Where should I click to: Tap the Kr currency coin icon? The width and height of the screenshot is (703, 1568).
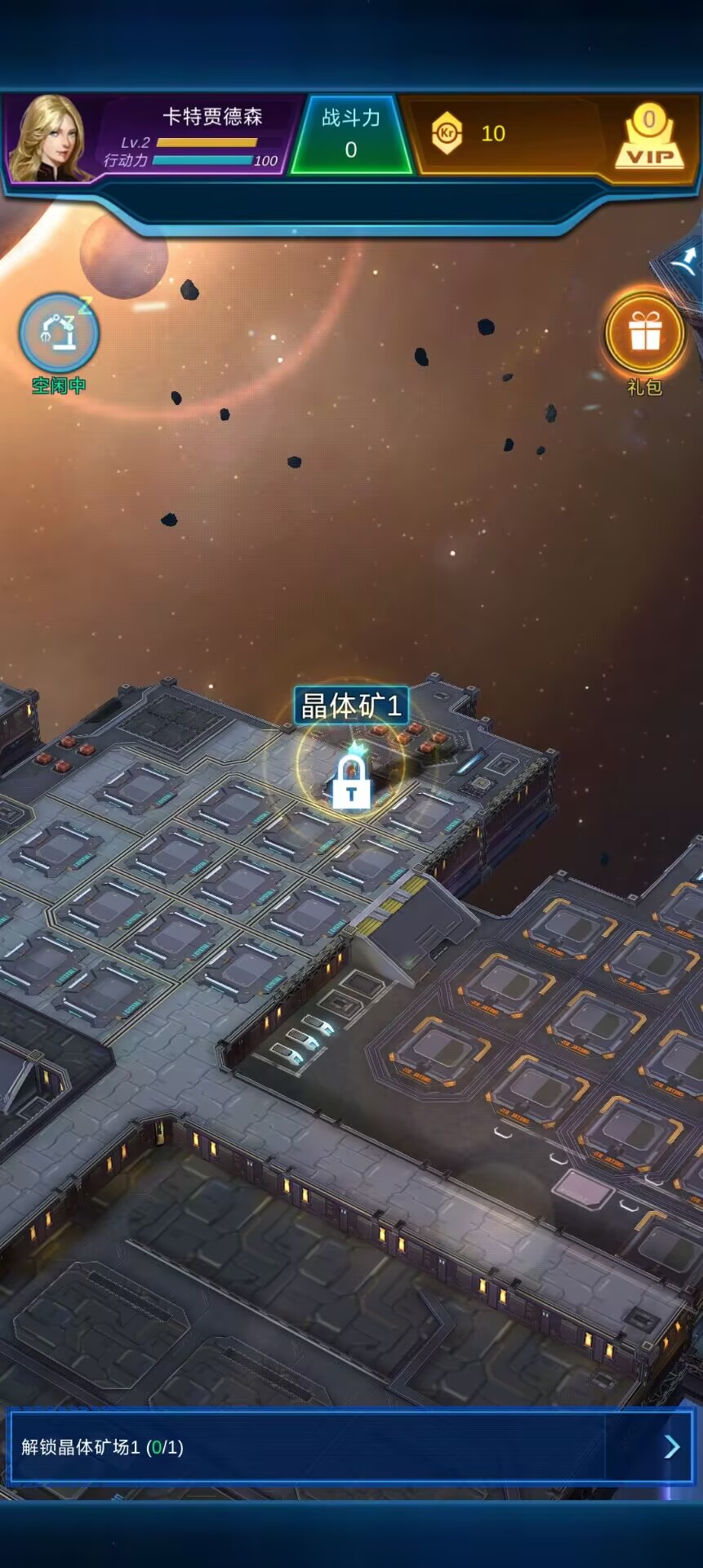click(447, 133)
